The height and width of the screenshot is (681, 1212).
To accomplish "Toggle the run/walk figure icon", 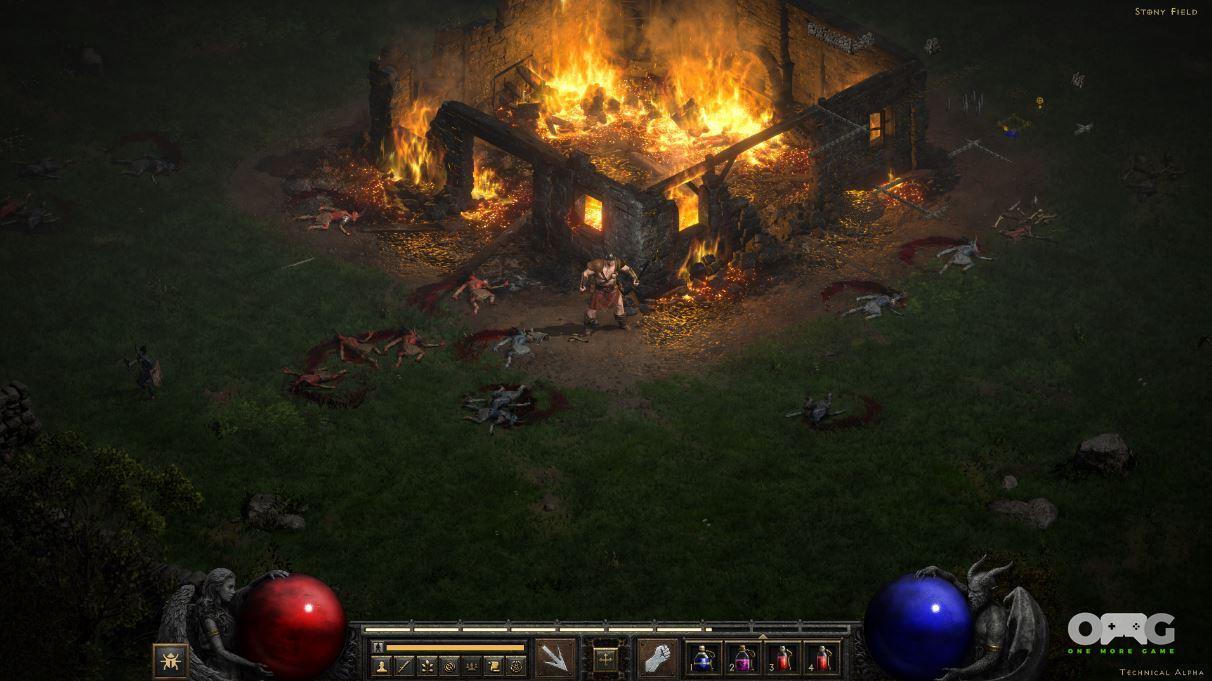I will tap(378, 647).
